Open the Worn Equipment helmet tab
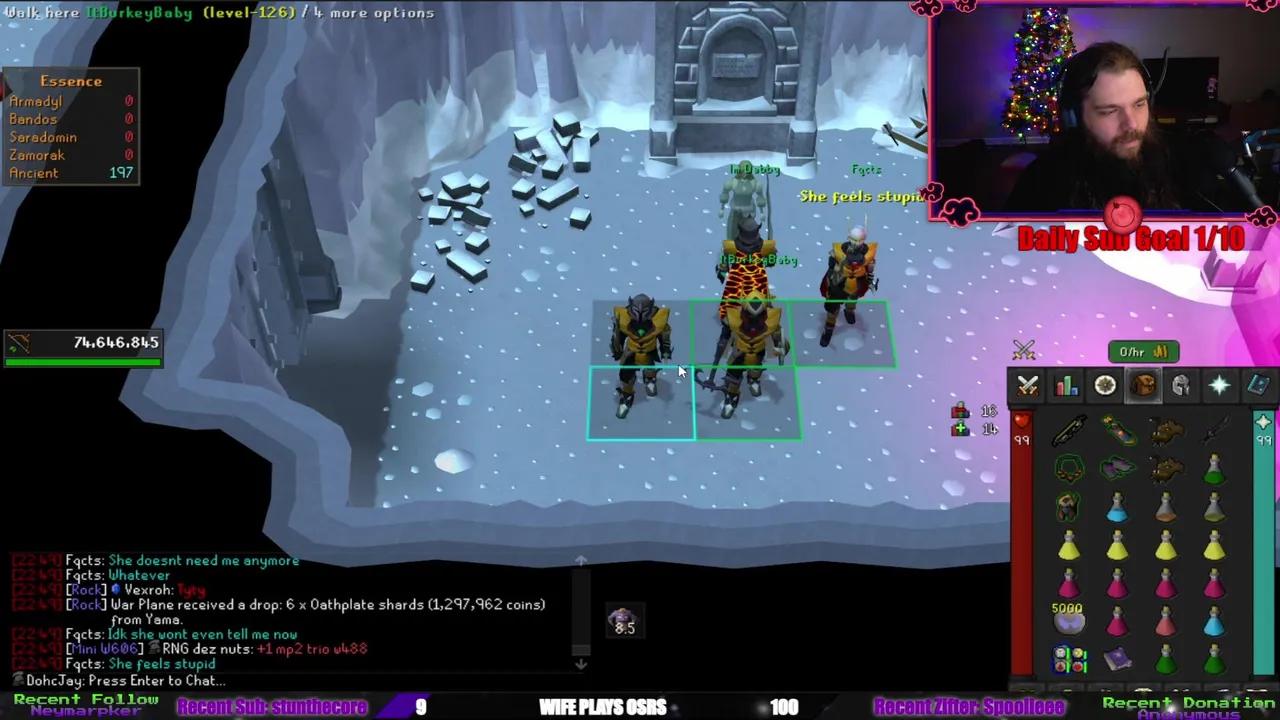1280x720 pixels. coord(1181,386)
